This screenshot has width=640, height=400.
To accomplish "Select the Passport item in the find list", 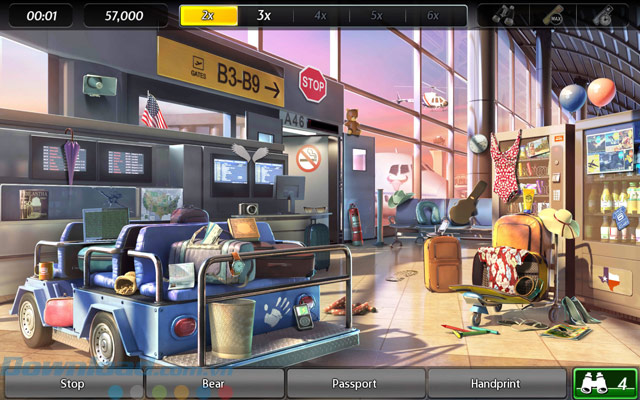I will [x=355, y=383].
